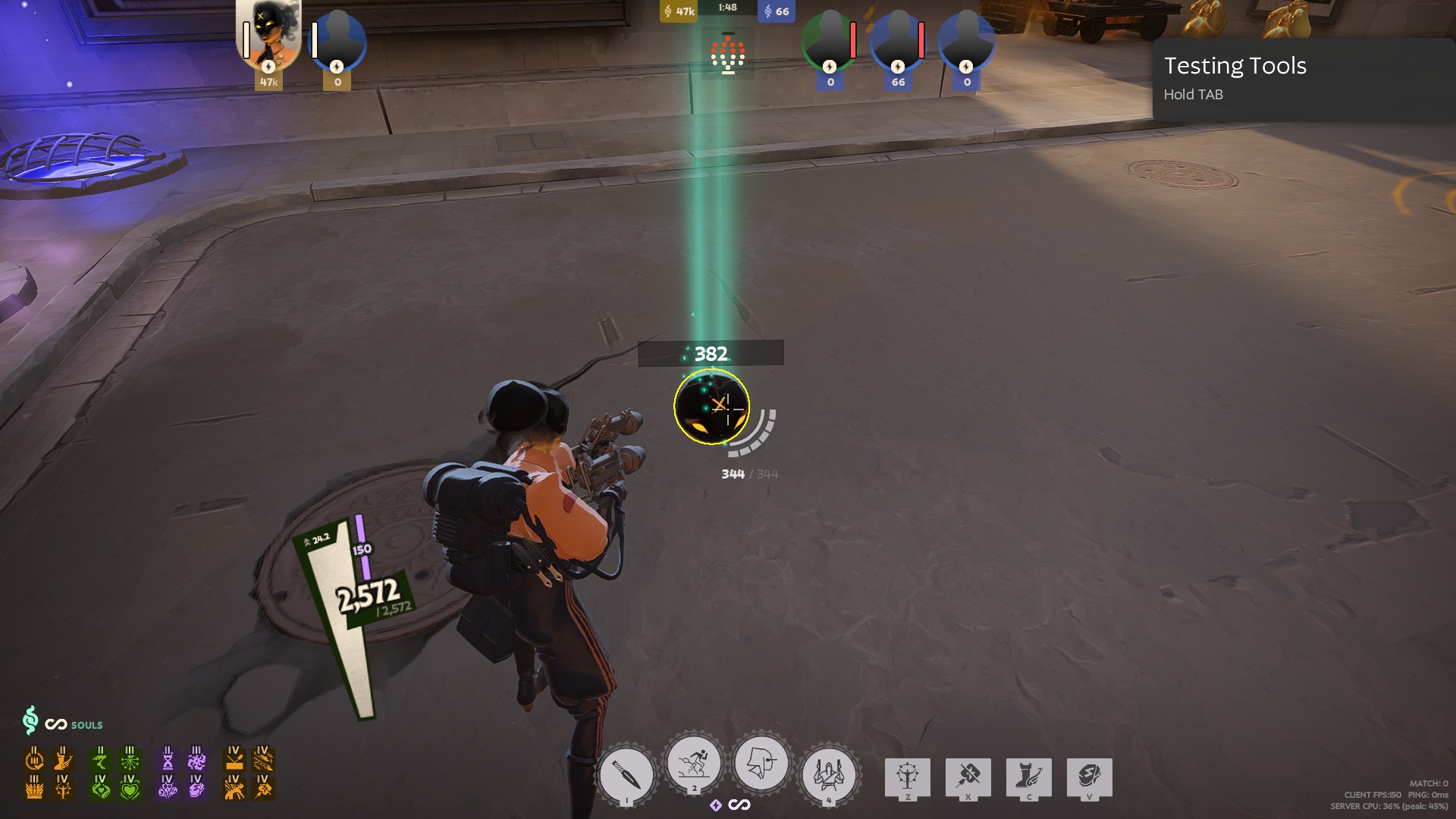Select the orange crown tier III upgrade
This screenshot has width=1456, height=819.
(33, 791)
